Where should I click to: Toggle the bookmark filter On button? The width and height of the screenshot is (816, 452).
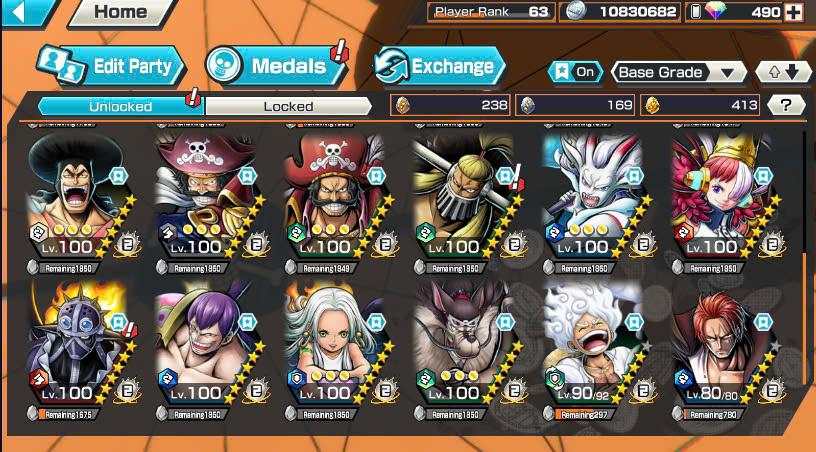point(574,72)
